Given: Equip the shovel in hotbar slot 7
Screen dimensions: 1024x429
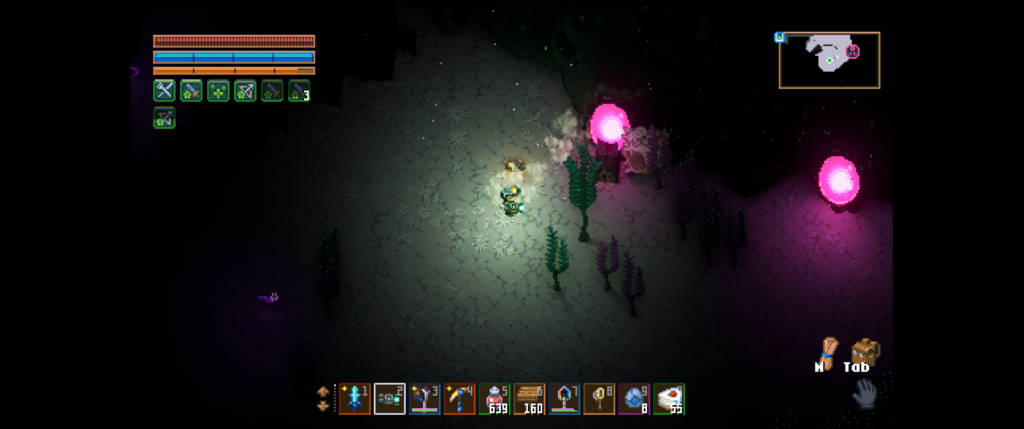Looking at the screenshot, I should pyautogui.click(x=564, y=399).
